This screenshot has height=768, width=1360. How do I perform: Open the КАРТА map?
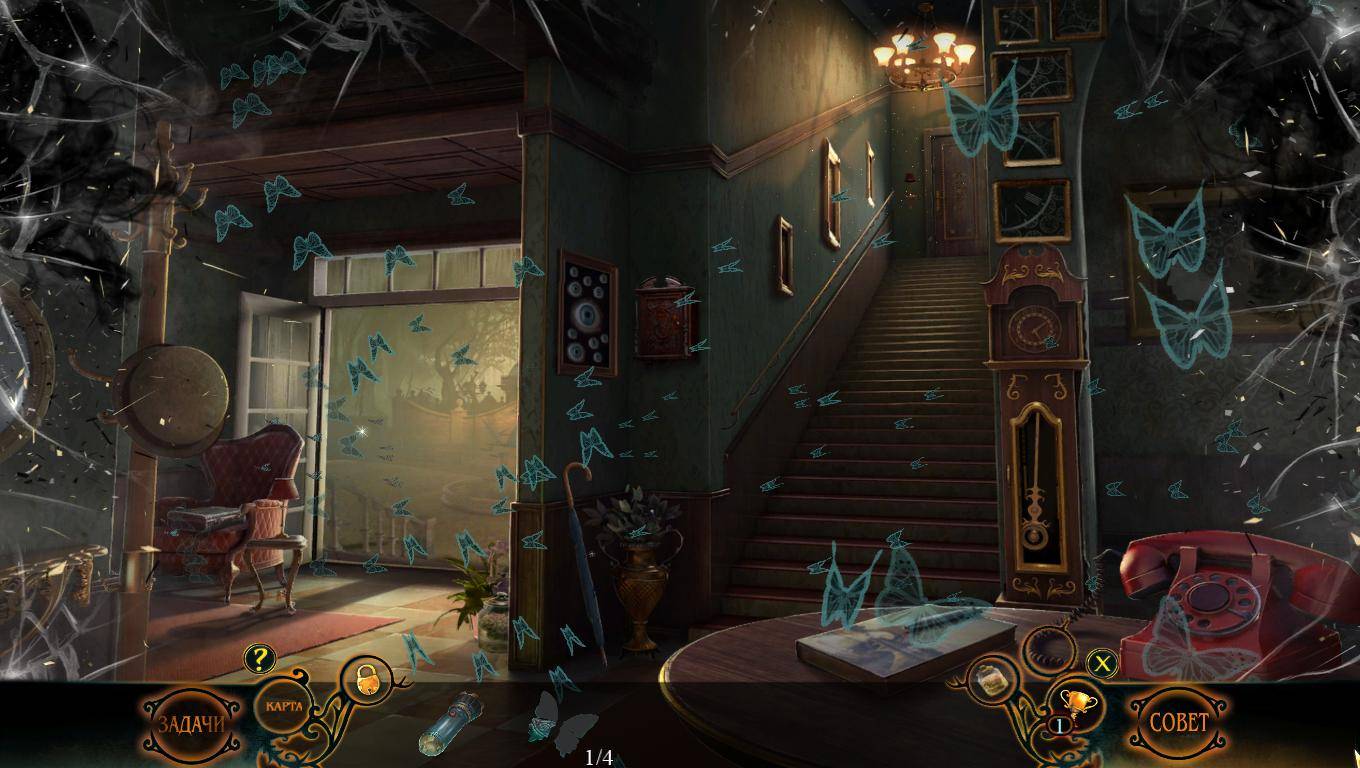[283, 706]
